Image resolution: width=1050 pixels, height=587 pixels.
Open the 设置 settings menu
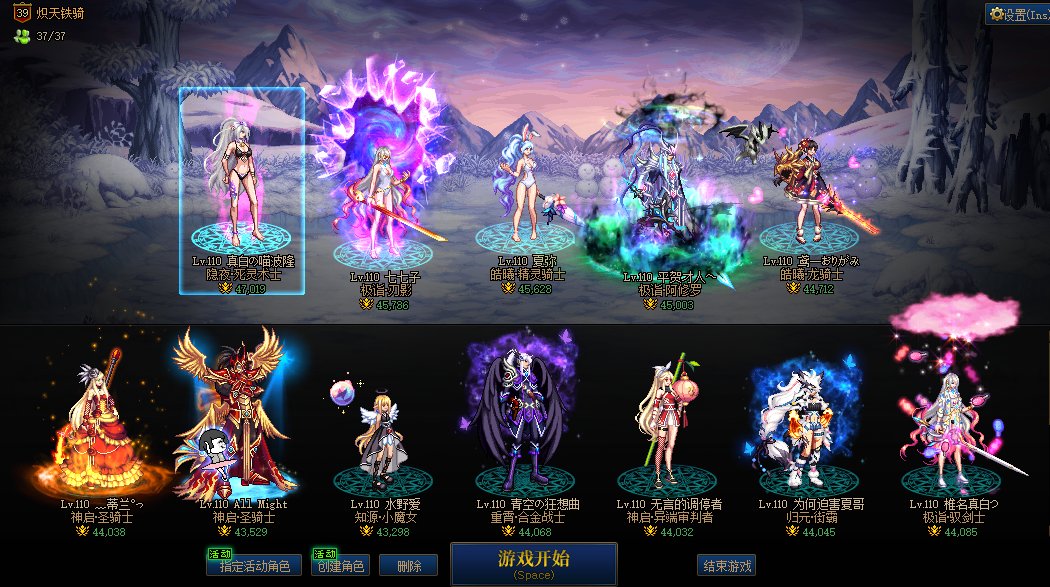tap(1016, 14)
